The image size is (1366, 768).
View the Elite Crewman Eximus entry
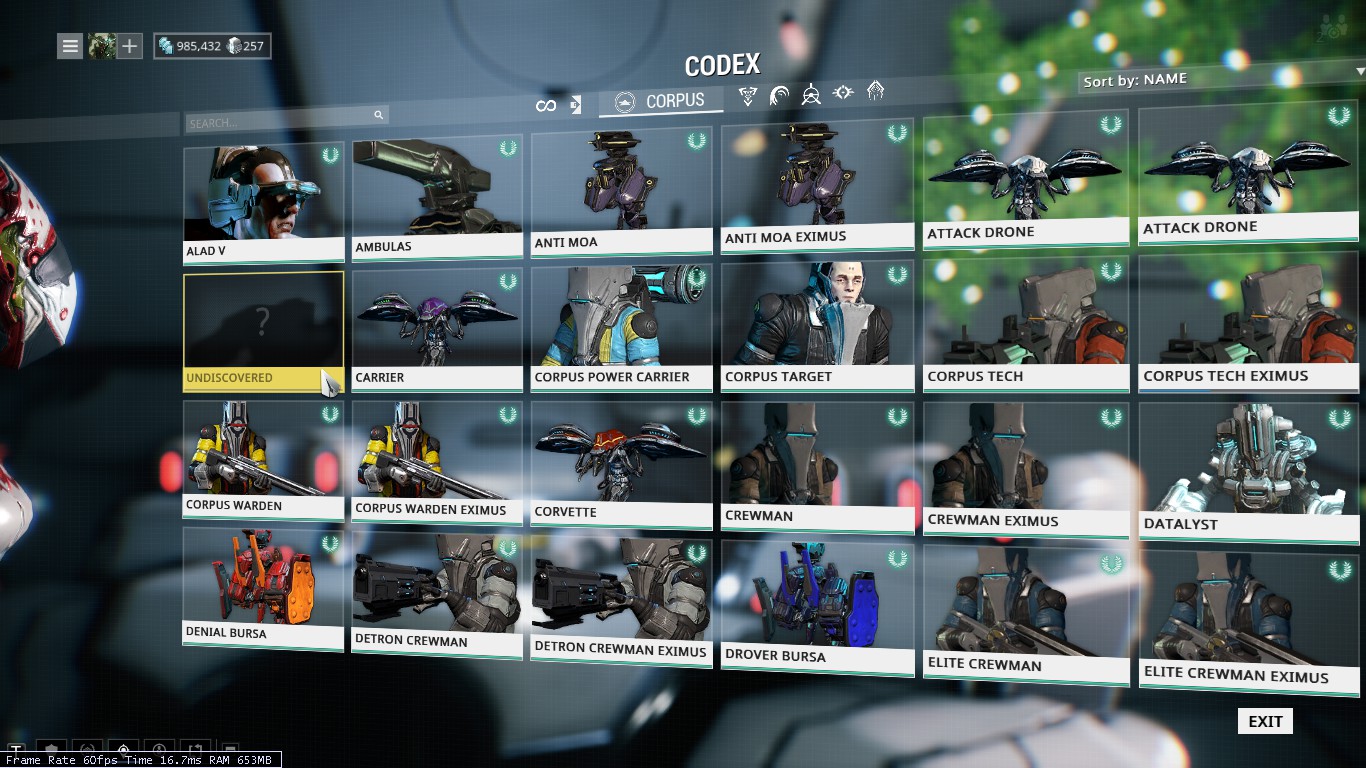(x=1248, y=615)
